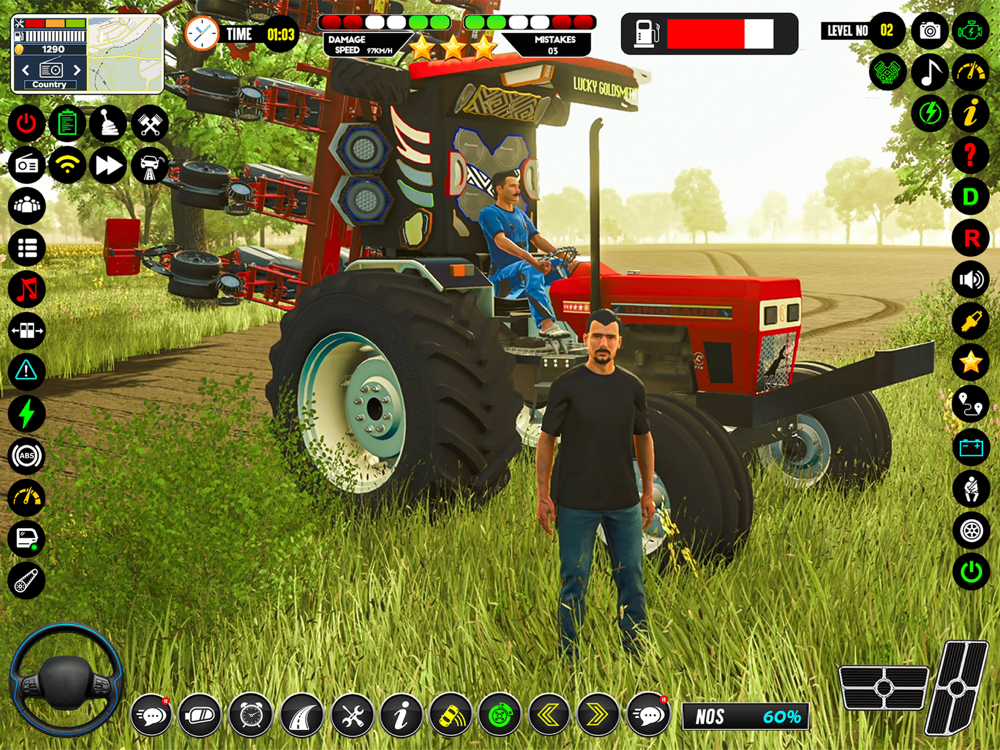Step on the tall accelerator pedal
Screen dimensions: 1000x750
[957, 687]
